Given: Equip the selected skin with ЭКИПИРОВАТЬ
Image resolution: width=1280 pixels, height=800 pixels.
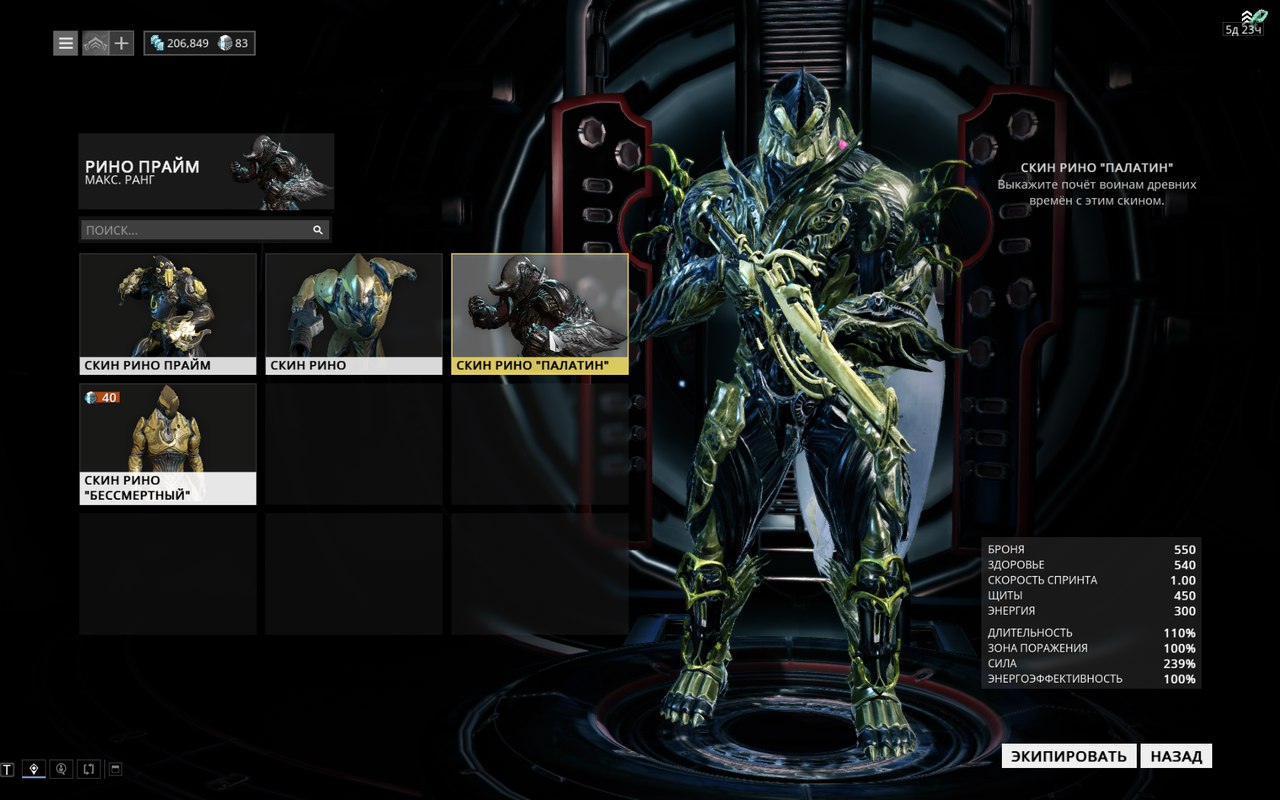Looking at the screenshot, I should pos(1069,756).
